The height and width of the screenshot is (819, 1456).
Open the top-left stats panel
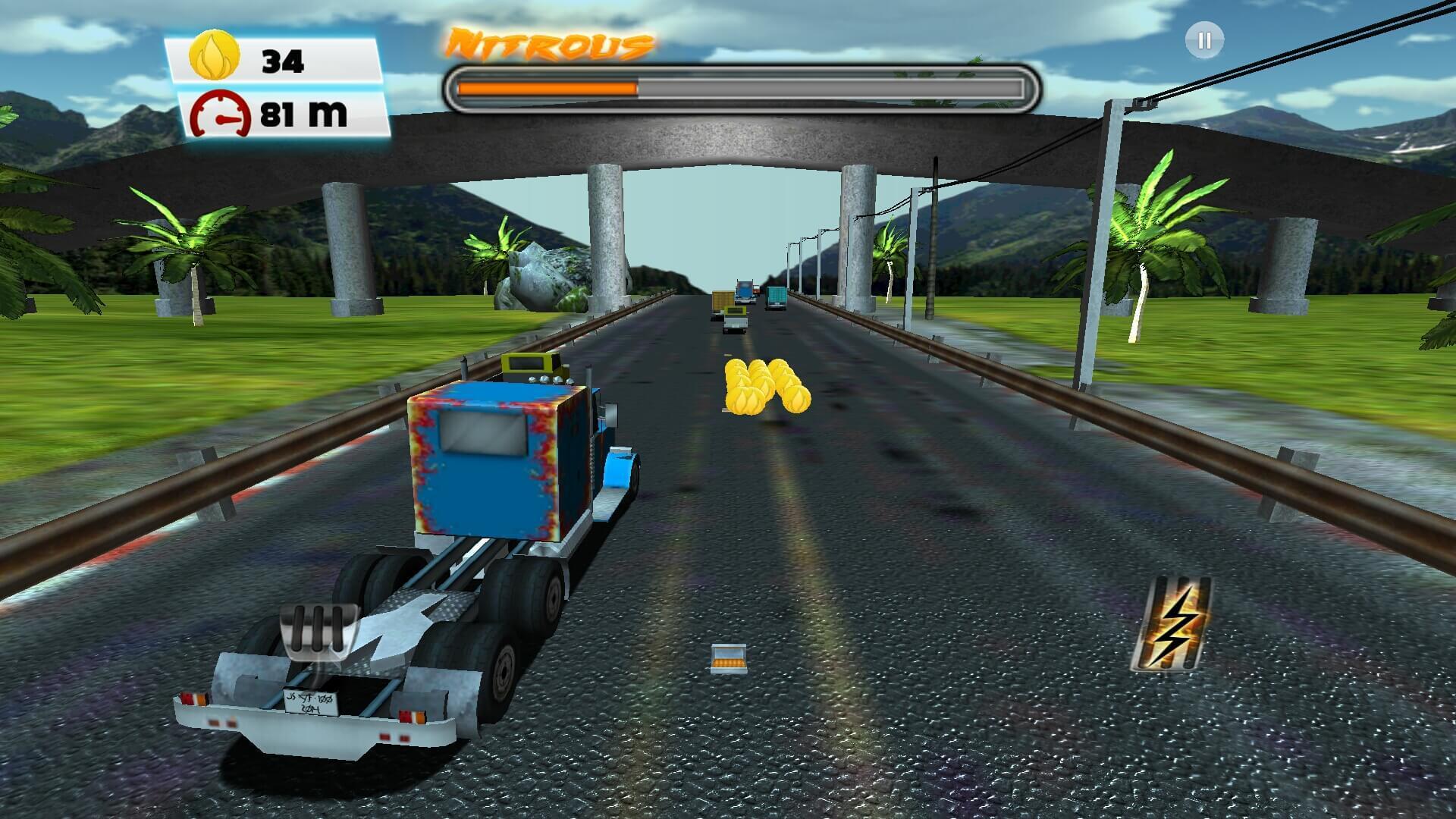281,83
